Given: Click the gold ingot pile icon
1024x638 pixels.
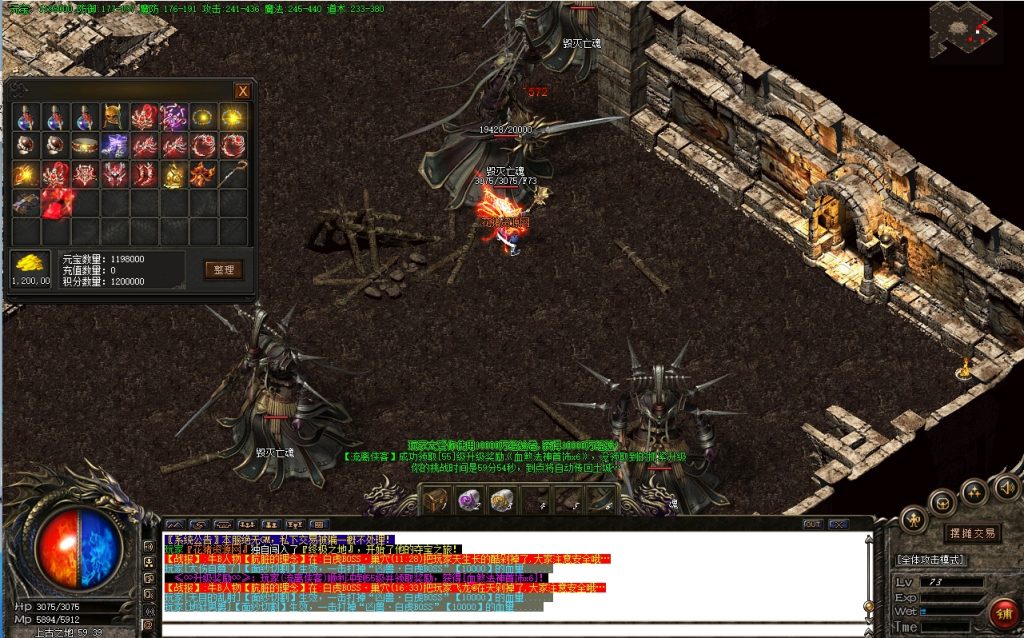Looking at the screenshot, I should (x=29, y=264).
